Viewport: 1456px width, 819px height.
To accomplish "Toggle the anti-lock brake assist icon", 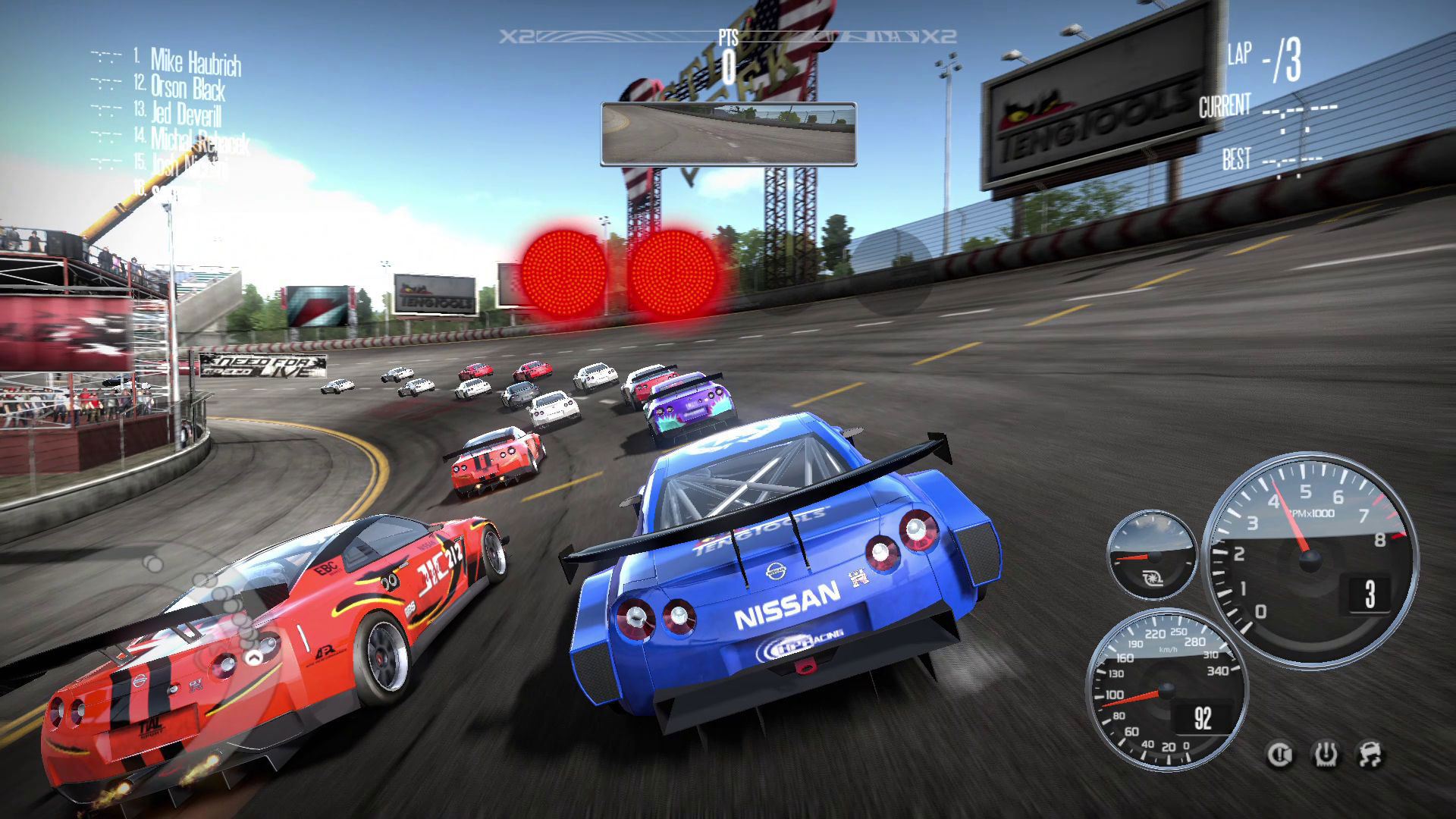I will (x=1281, y=755).
